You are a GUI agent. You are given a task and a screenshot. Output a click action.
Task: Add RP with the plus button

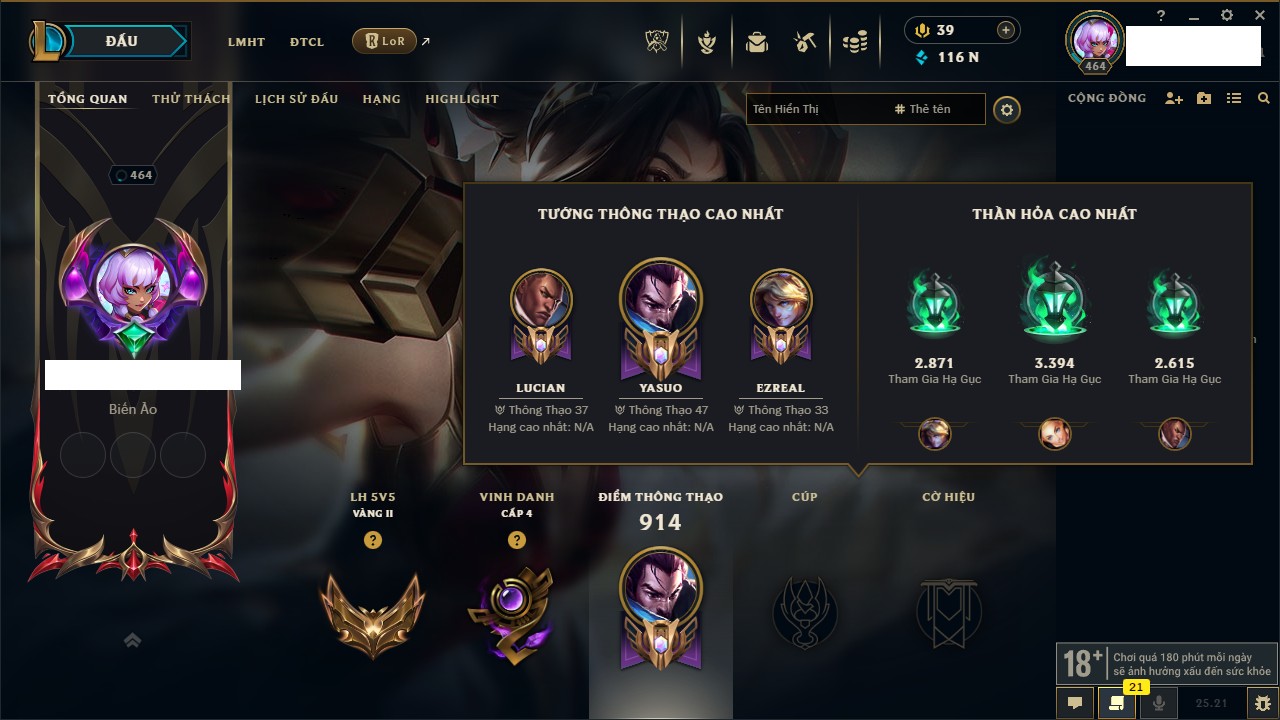pos(1006,30)
